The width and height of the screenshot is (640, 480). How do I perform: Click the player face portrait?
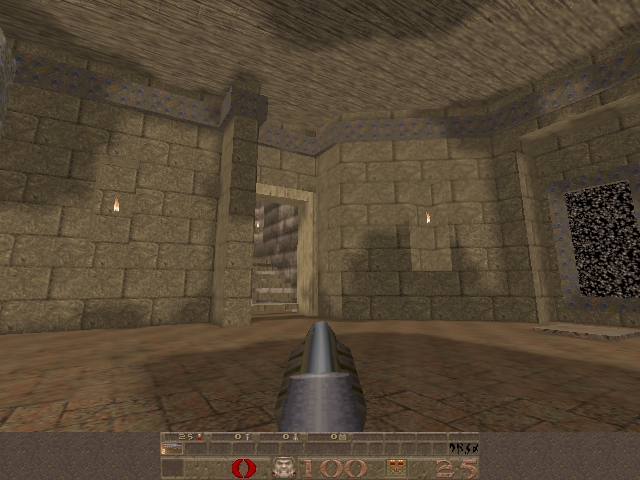[x=284, y=468]
